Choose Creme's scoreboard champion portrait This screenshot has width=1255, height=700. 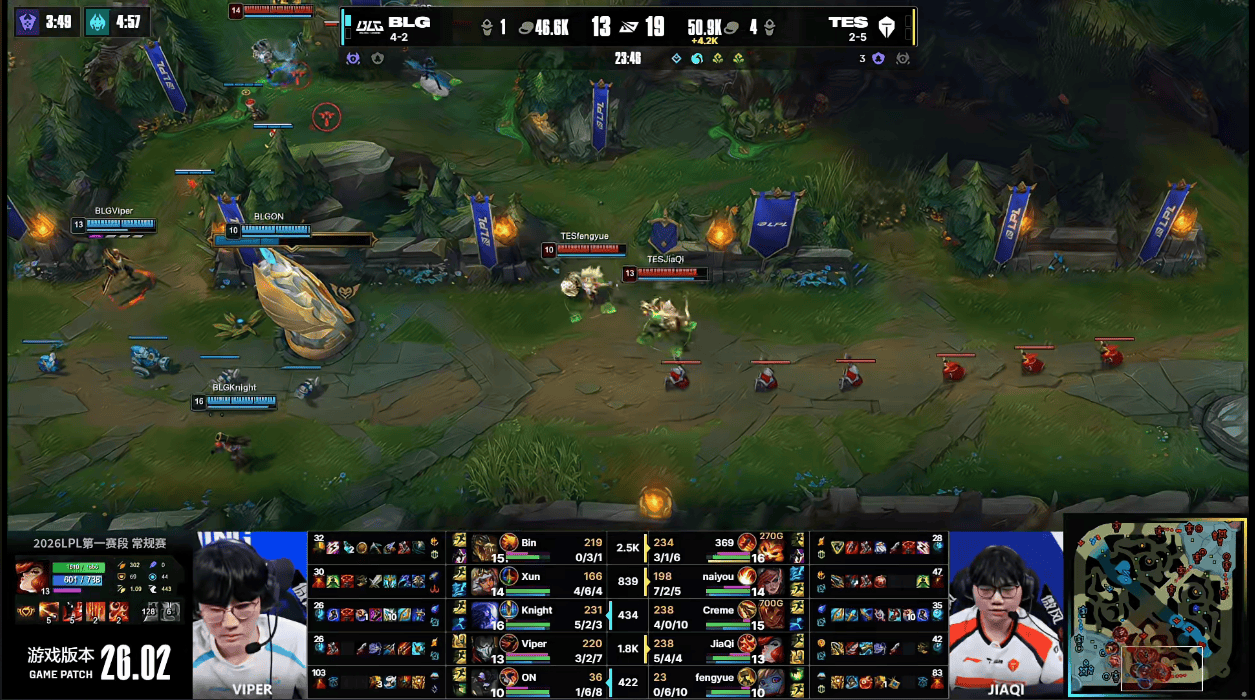coord(769,613)
